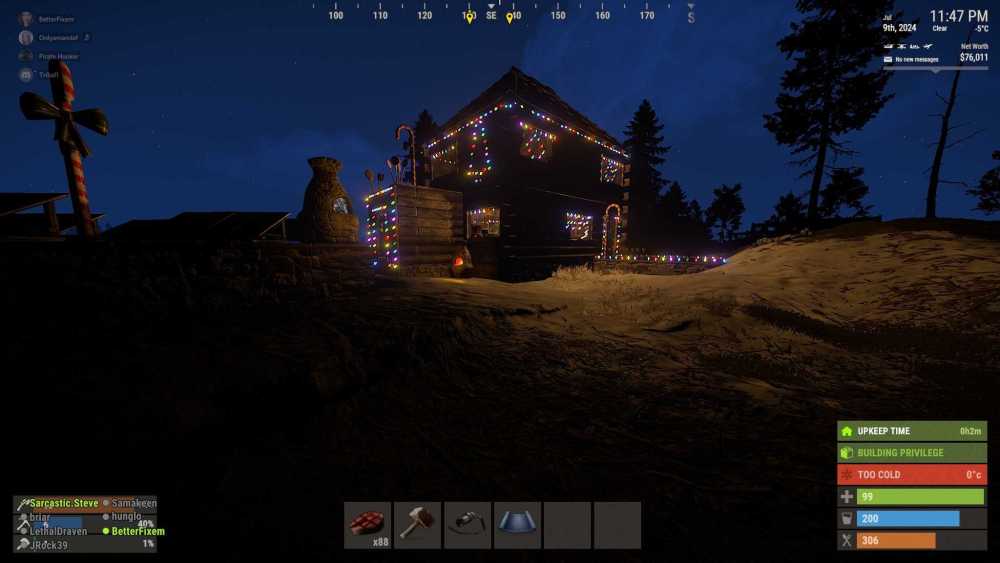Click the Upkeep Time status panel
Image resolution: width=1000 pixels, height=563 pixels.
[x=911, y=431]
